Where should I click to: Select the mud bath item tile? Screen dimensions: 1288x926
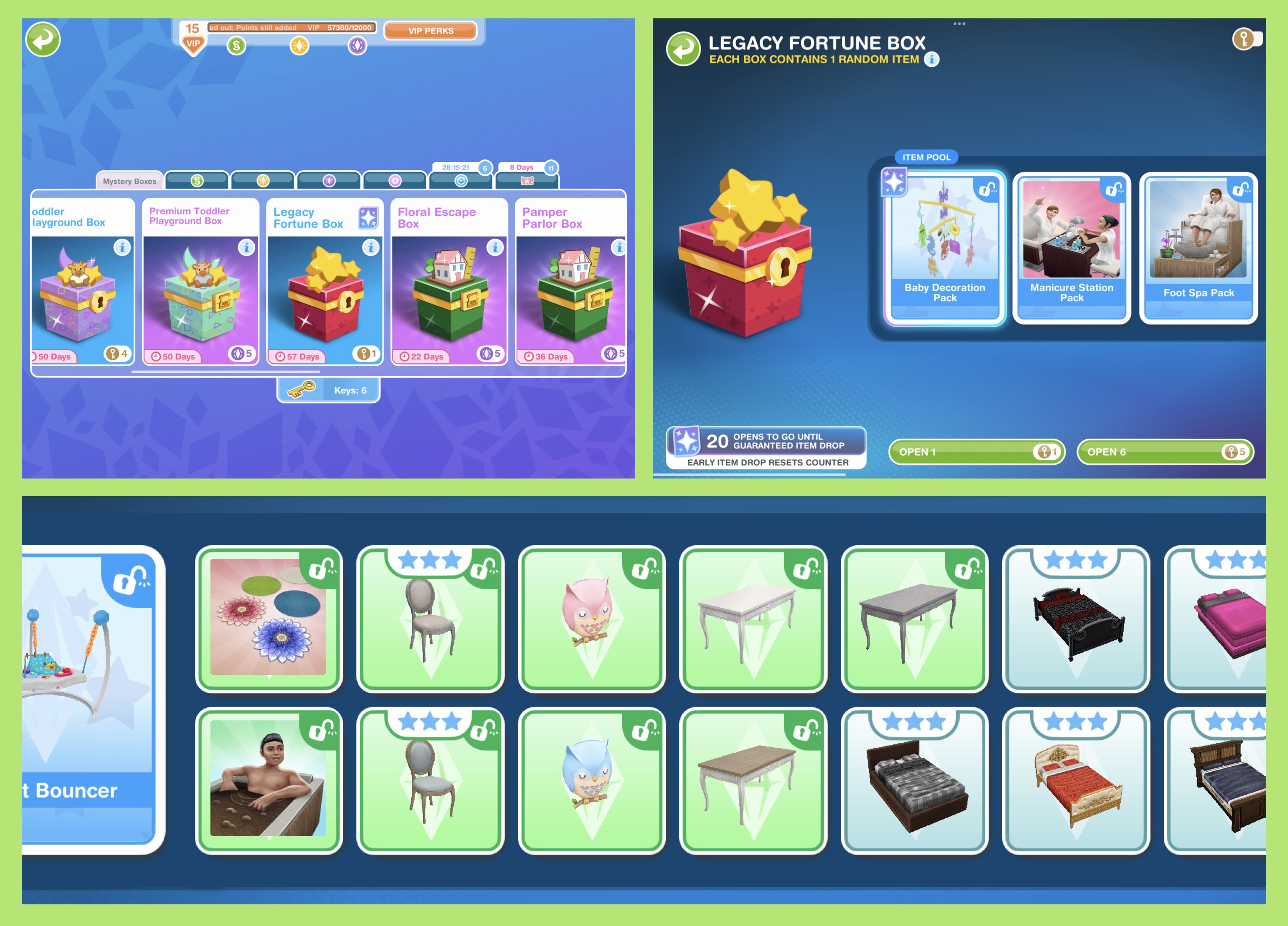point(269,780)
